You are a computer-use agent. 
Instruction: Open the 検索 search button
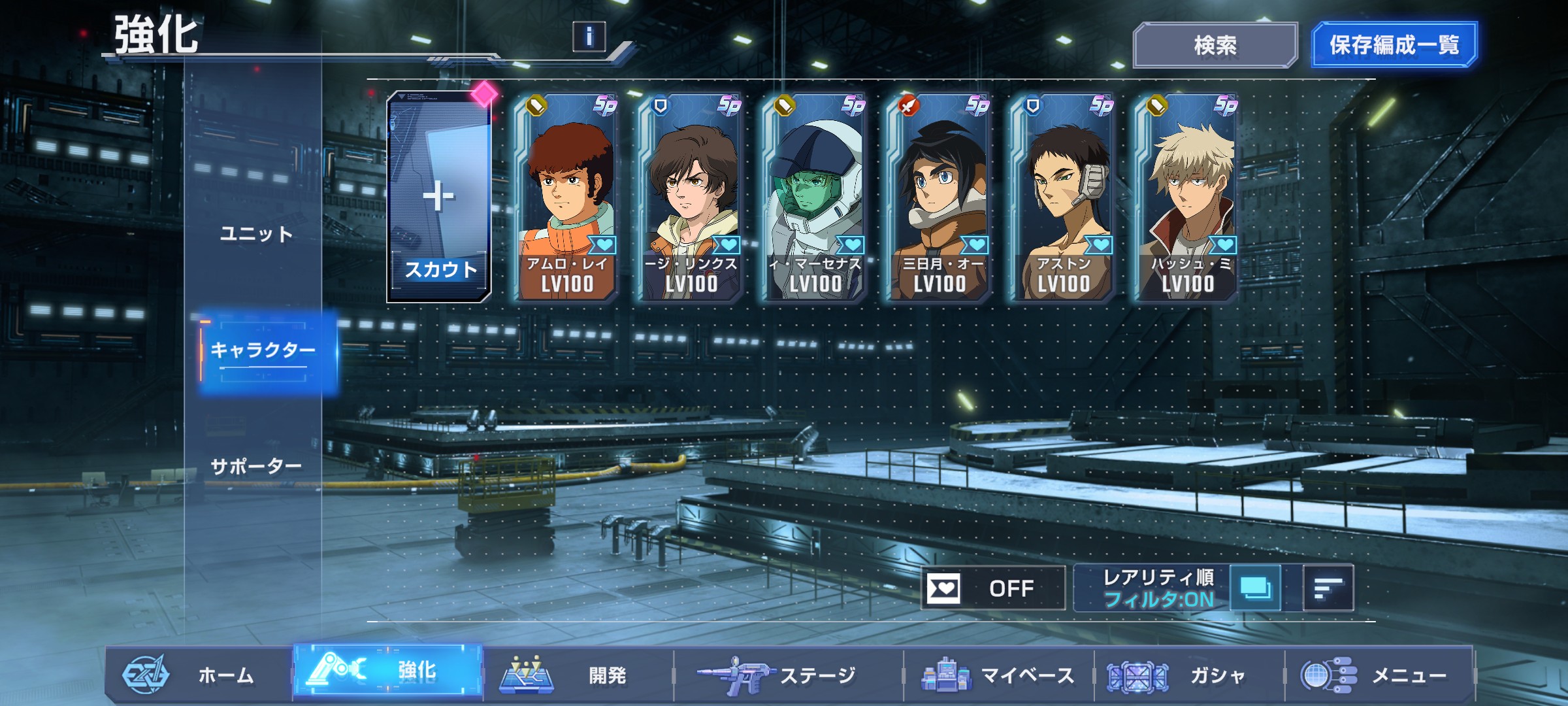tap(1215, 45)
